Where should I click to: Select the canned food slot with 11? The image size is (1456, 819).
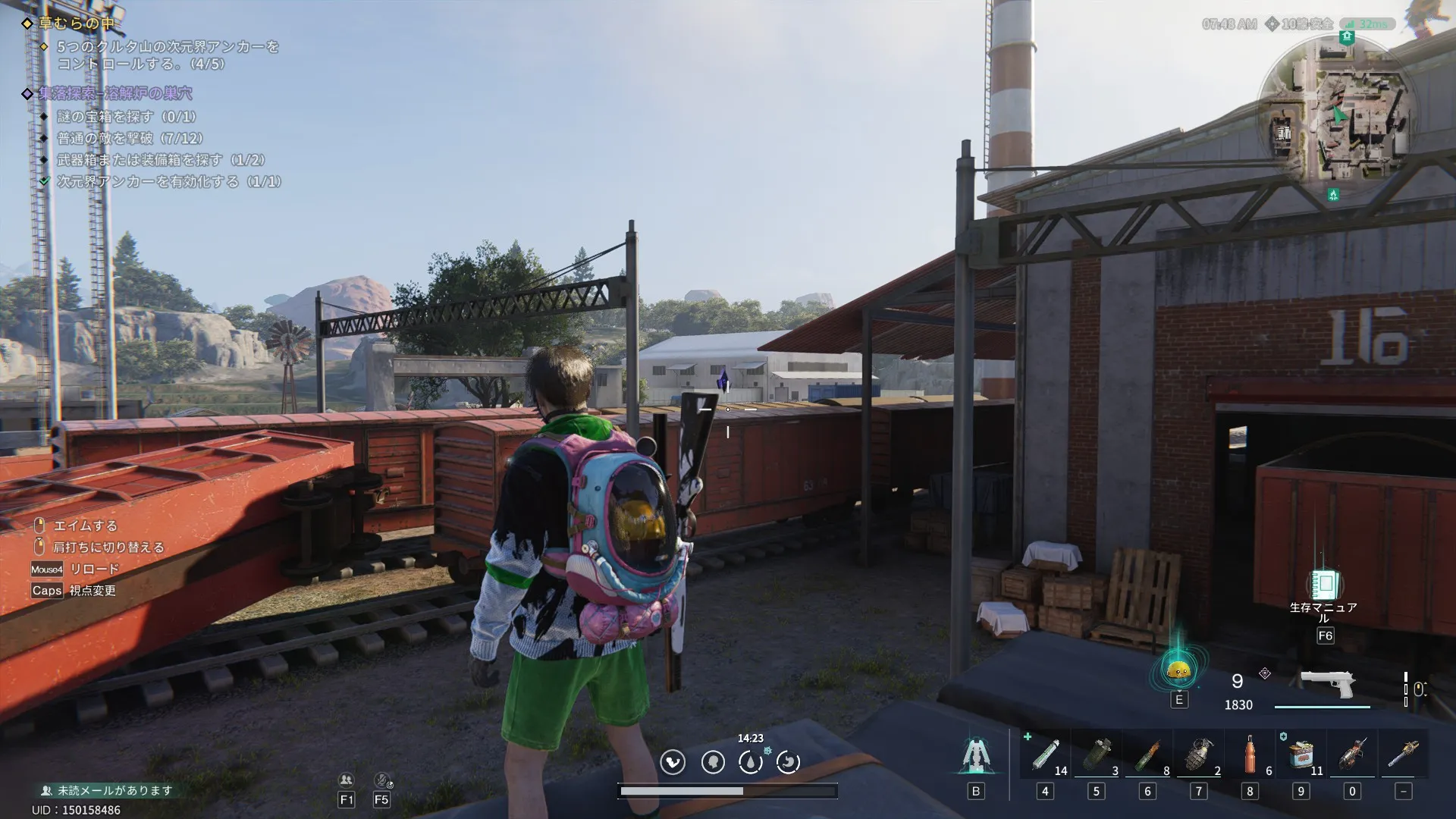click(x=1301, y=755)
